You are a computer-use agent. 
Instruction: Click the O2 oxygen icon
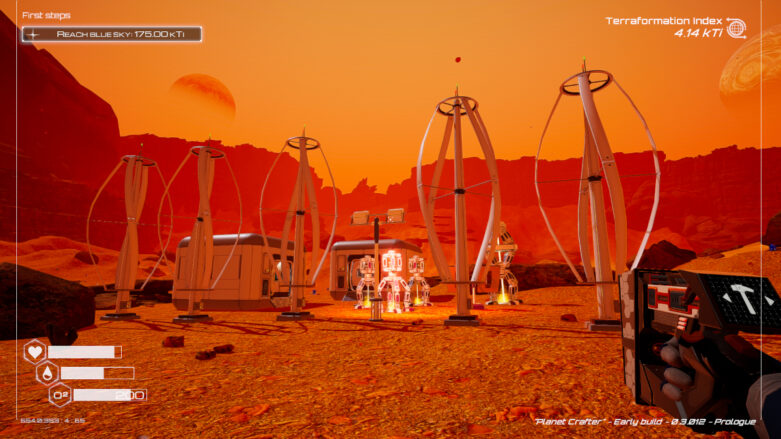[x=60, y=394]
